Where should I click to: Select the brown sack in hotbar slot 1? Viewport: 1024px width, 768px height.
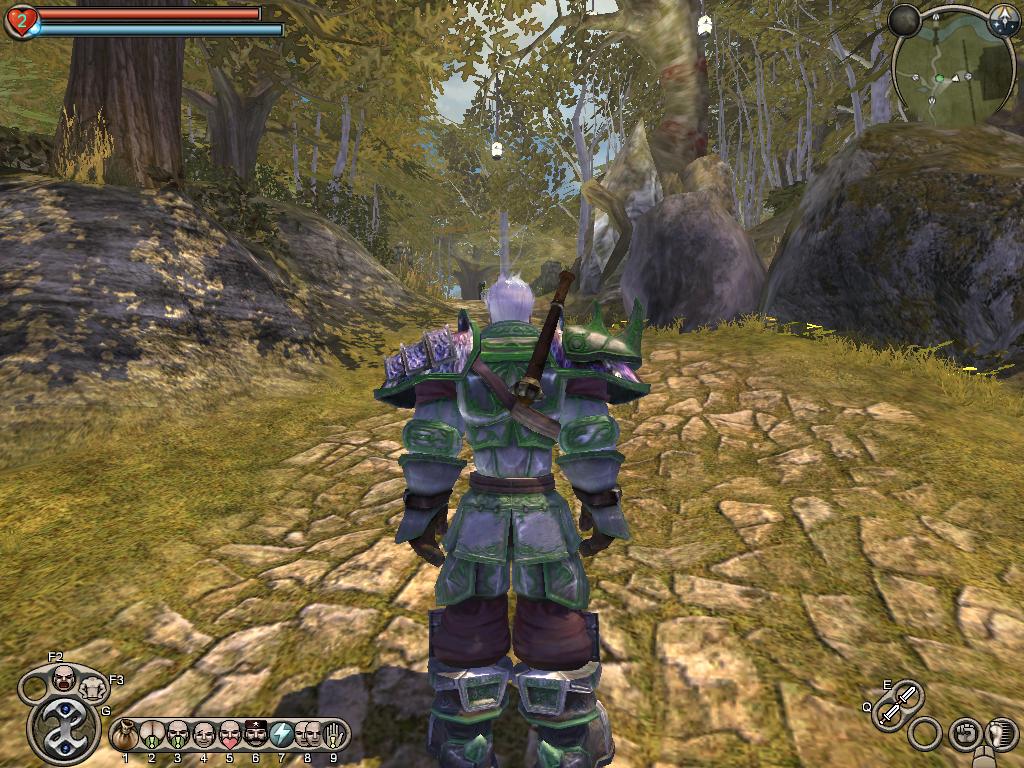tap(125, 735)
